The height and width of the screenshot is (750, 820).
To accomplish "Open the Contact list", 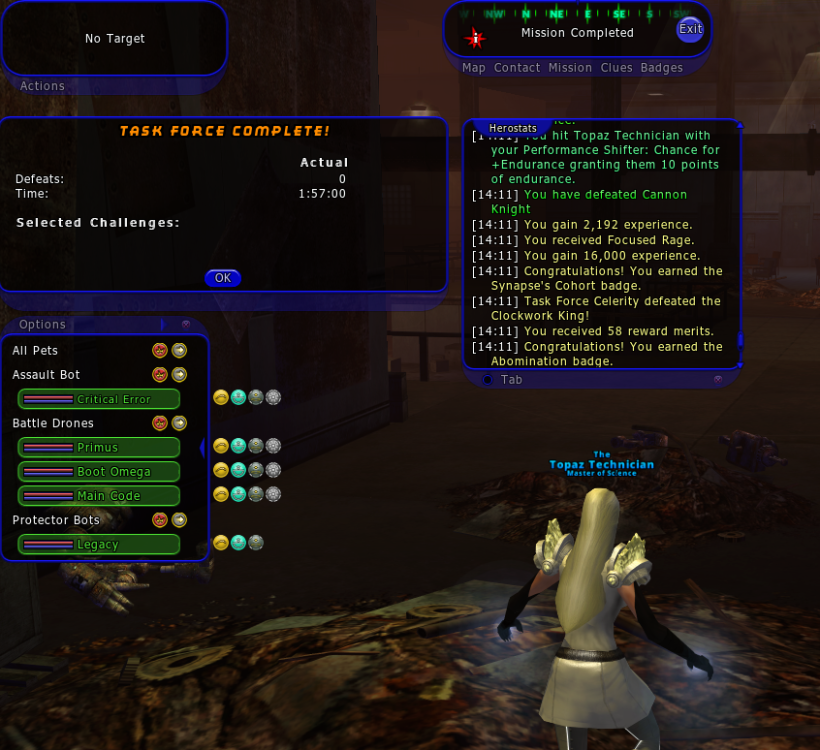I will click(x=517, y=68).
